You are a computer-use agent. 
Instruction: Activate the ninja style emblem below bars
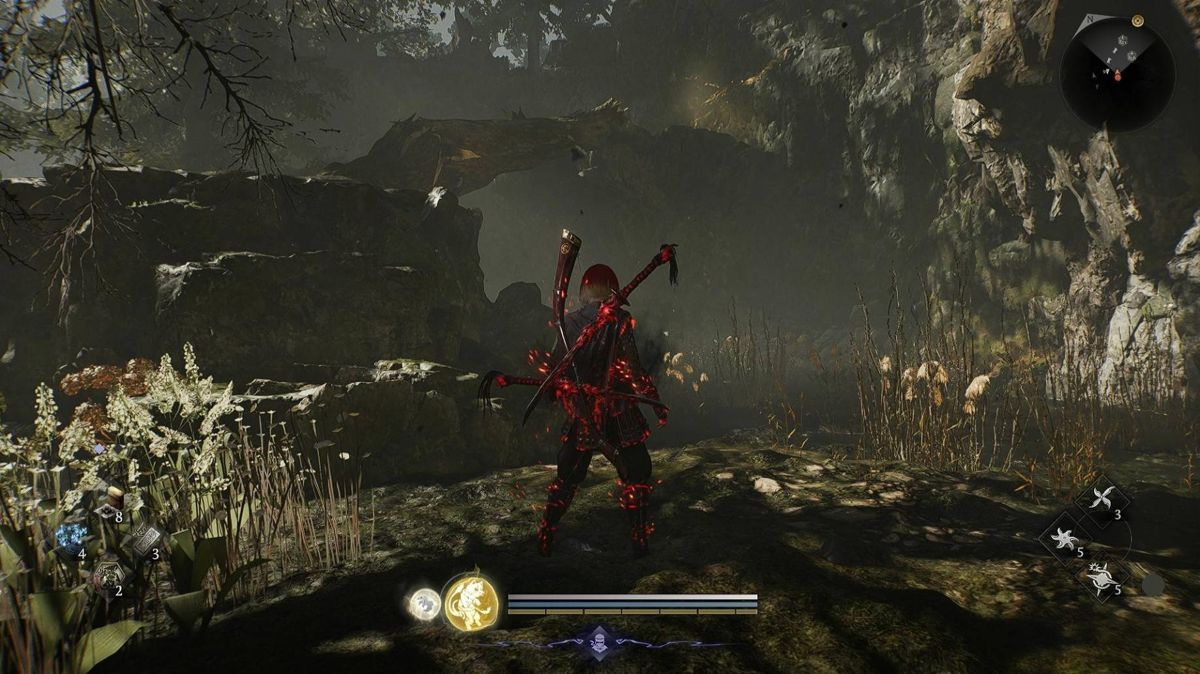(x=599, y=640)
